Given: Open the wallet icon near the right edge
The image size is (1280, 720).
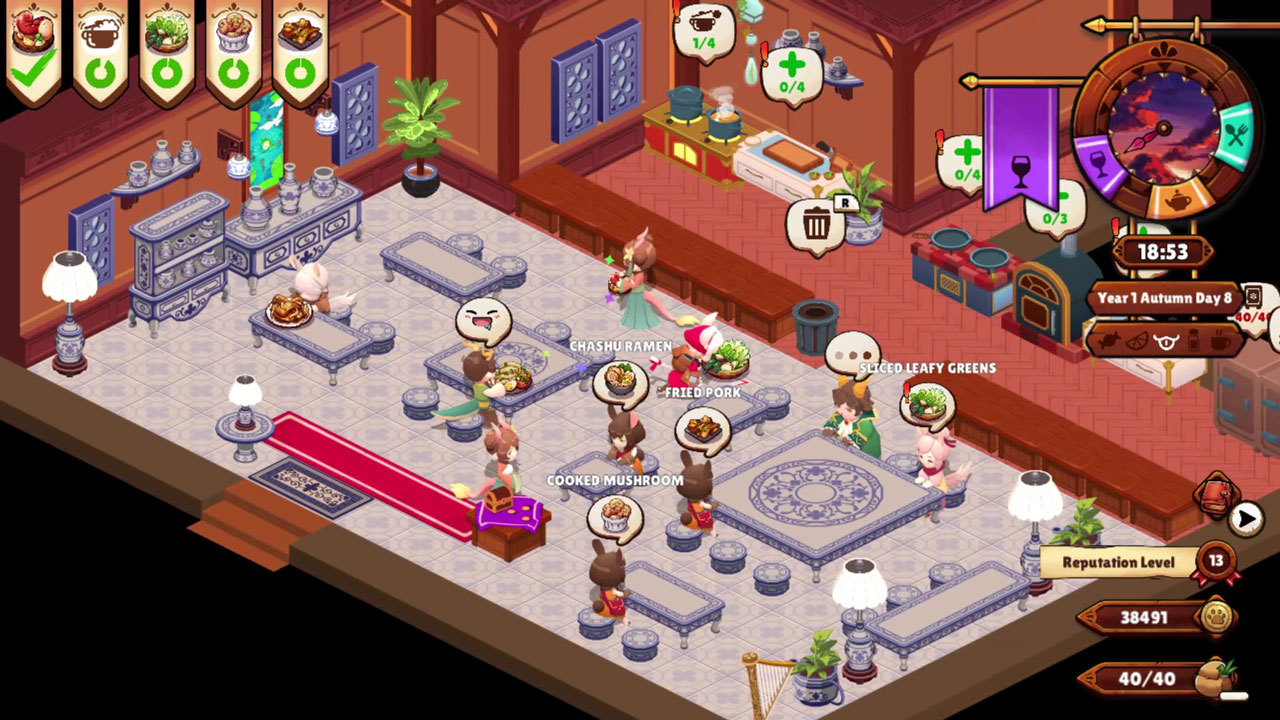Looking at the screenshot, I should pyautogui.click(x=1216, y=495).
